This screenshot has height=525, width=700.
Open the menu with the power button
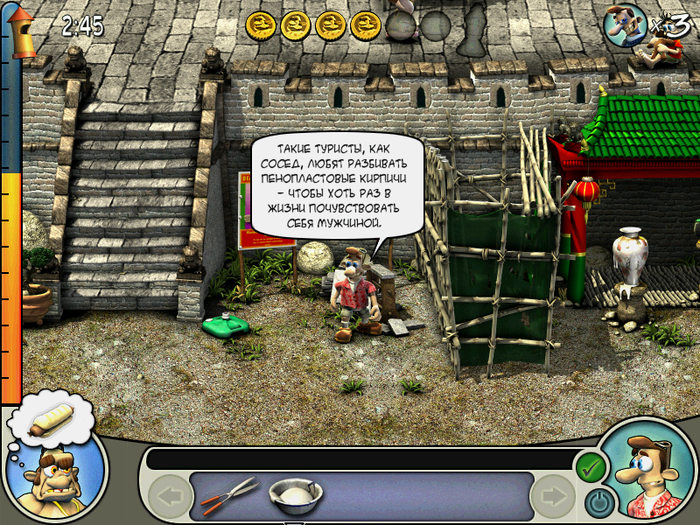point(598,499)
